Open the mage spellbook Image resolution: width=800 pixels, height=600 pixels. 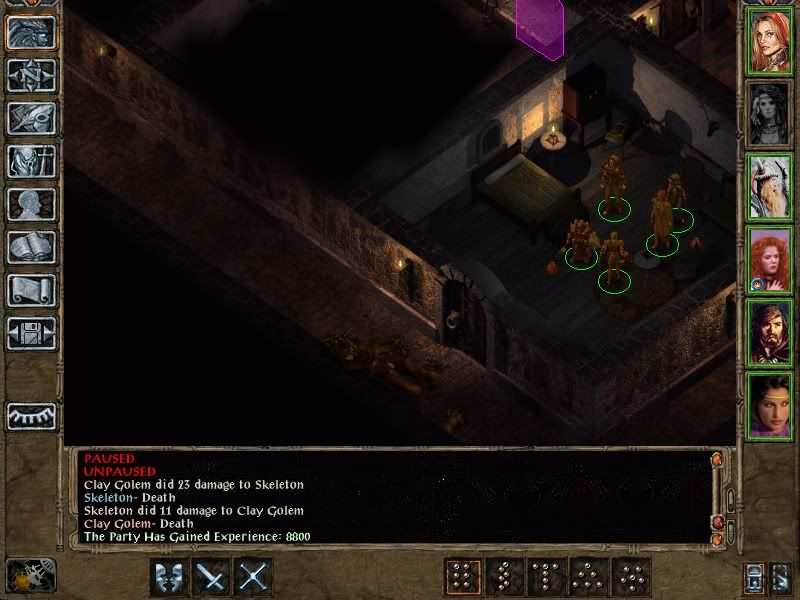click(32, 247)
